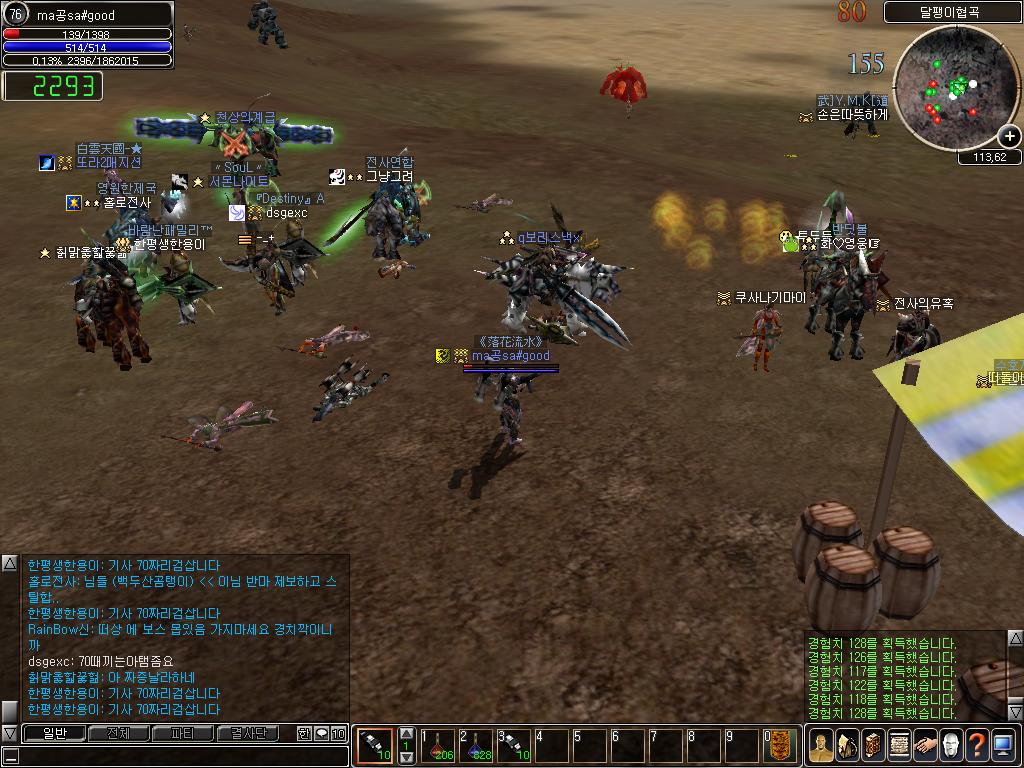The height and width of the screenshot is (768, 1024).
Task: Click the handshake trade icon
Action: coord(925,745)
